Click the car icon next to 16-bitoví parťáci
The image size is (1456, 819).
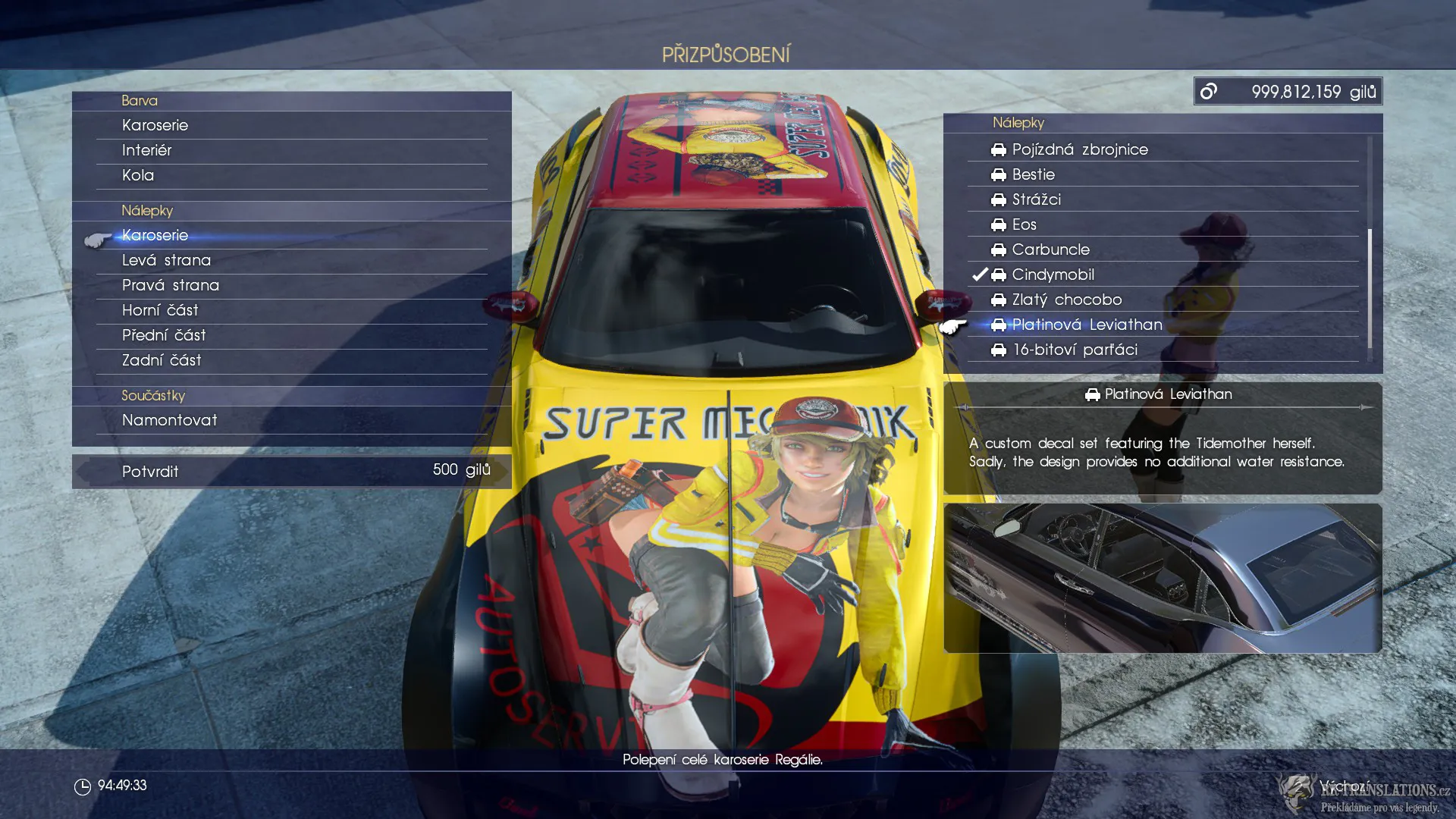pos(998,350)
